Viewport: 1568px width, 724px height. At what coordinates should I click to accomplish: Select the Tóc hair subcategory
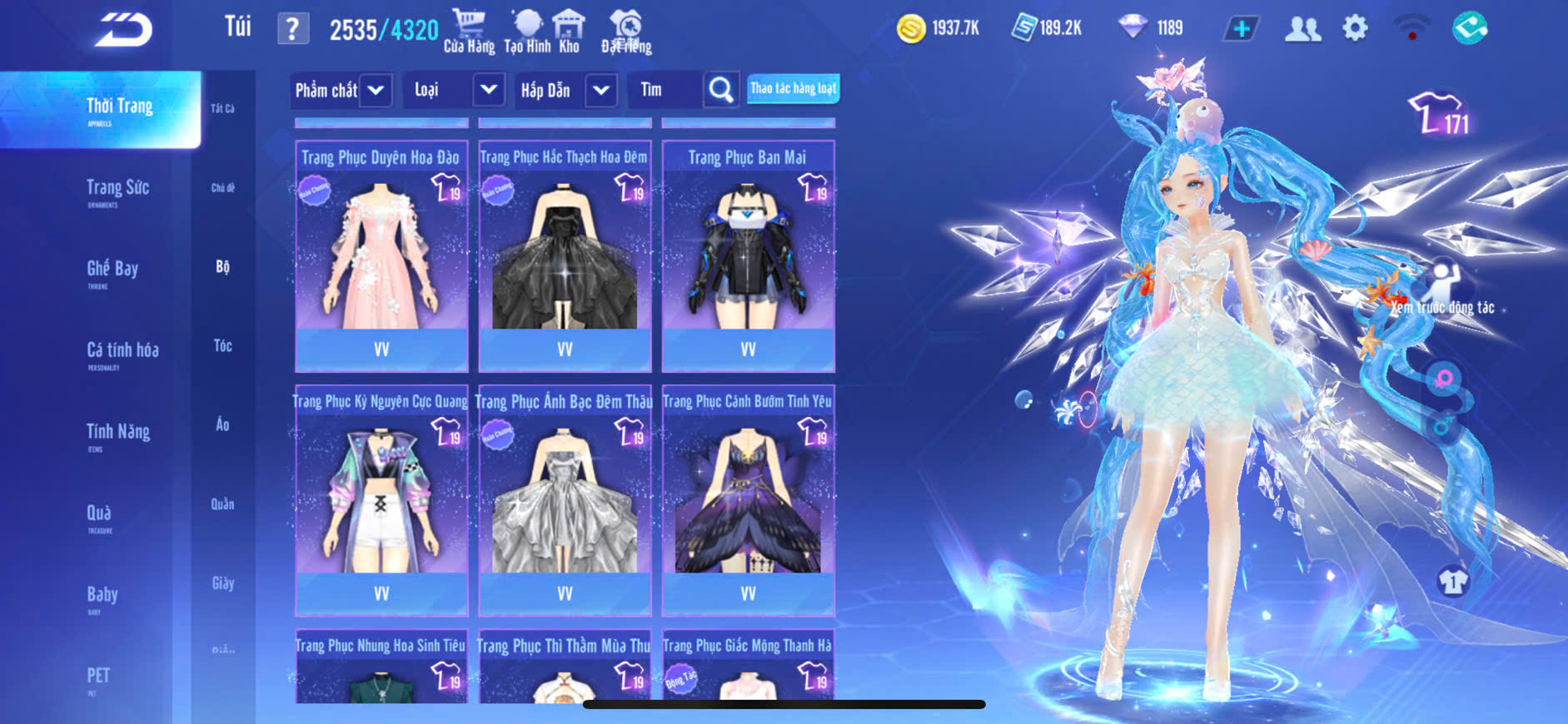(222, 345)
